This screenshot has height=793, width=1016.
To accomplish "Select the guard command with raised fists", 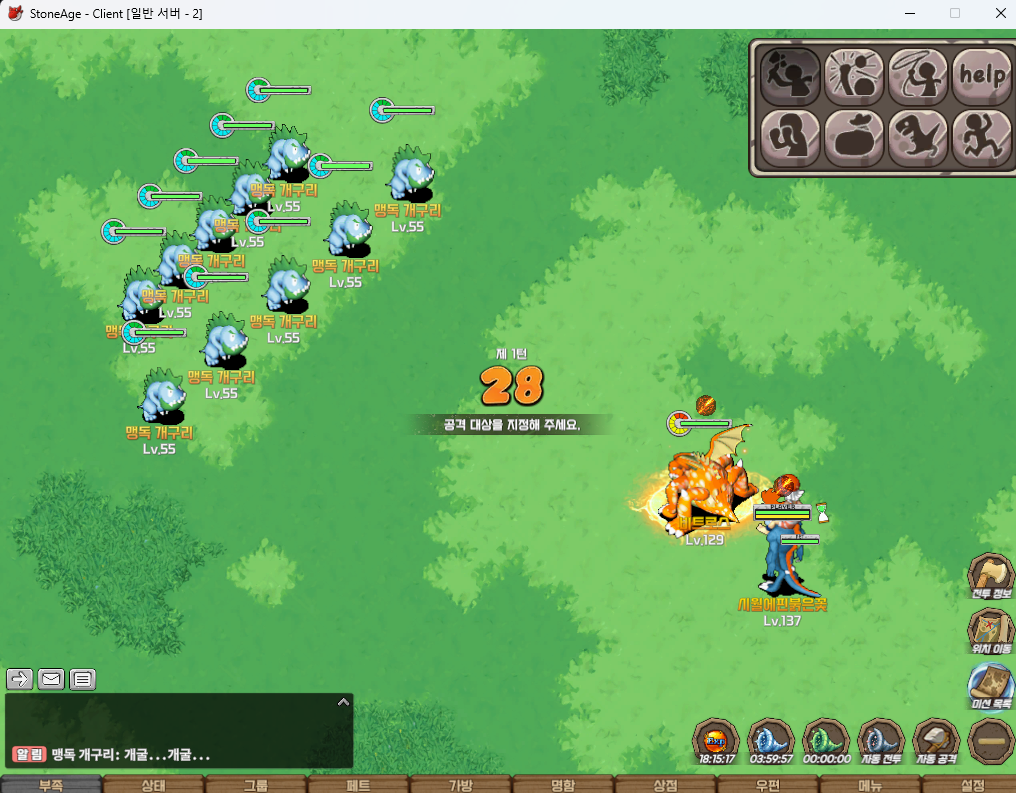I will click(790, 137).
